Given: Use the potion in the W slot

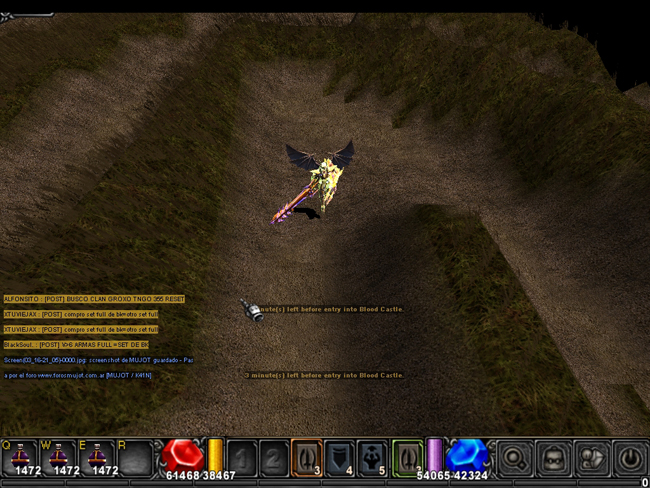Looking at the screenshot, I should point(58,457).
